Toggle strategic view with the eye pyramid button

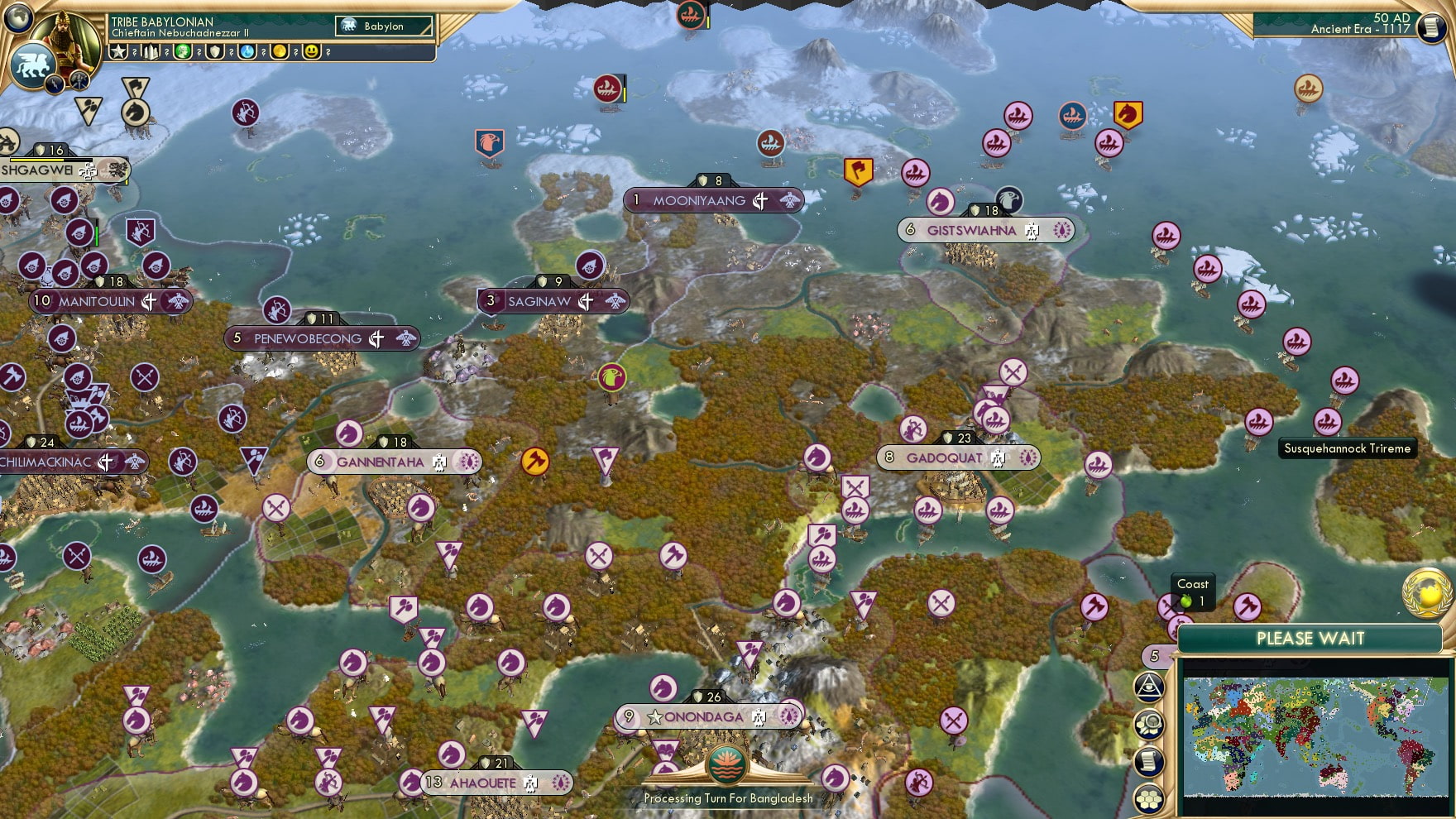(1147, 687)
